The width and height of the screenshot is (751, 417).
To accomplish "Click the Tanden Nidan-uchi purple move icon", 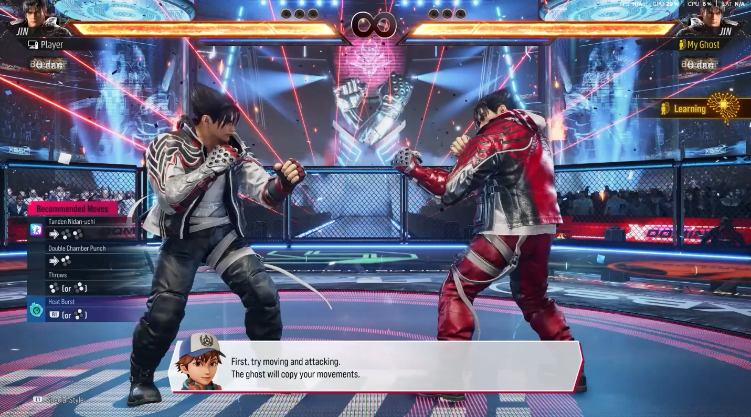I will (x=36, y=230).
